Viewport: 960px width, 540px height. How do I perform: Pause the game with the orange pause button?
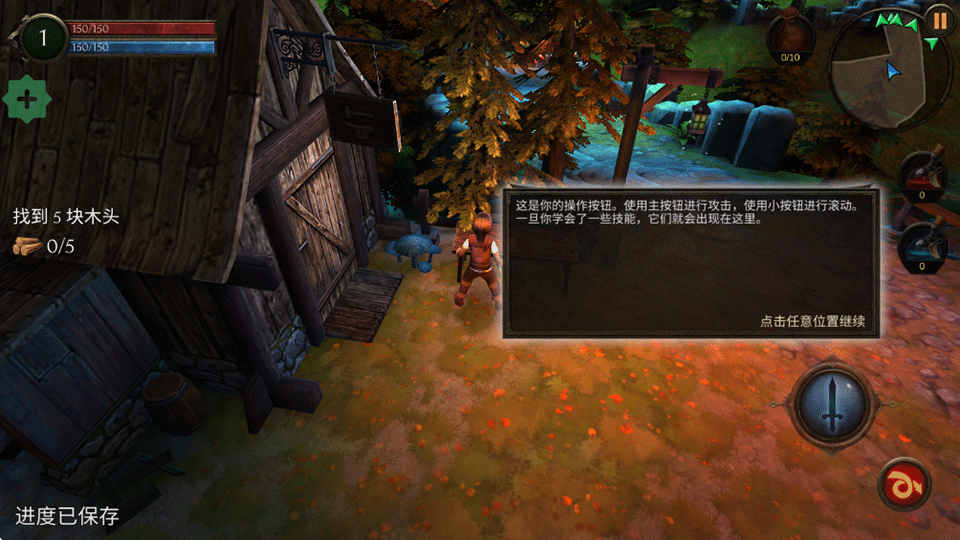(939, 19)
